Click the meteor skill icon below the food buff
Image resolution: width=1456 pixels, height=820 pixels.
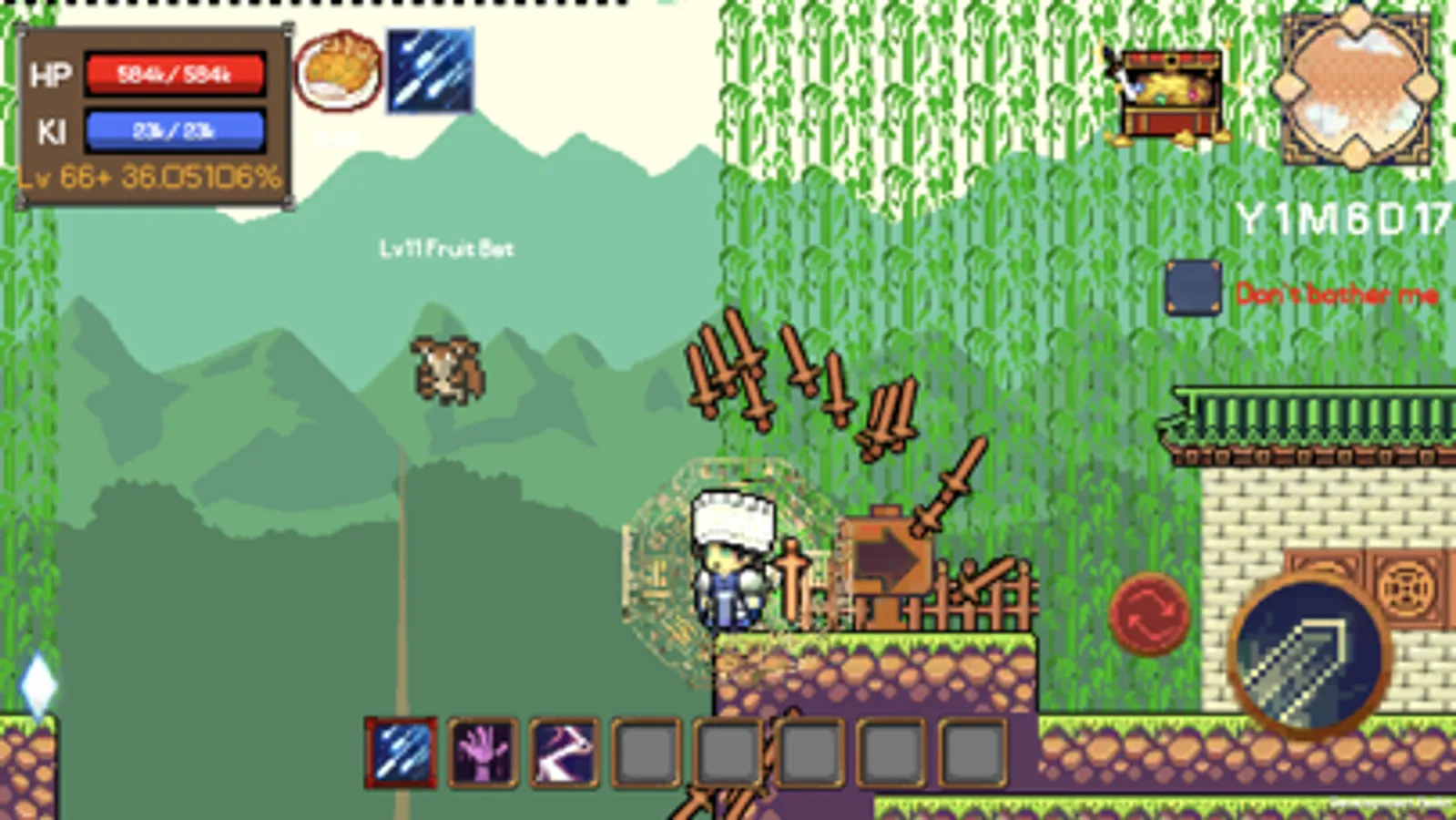(x=429, y=71)
